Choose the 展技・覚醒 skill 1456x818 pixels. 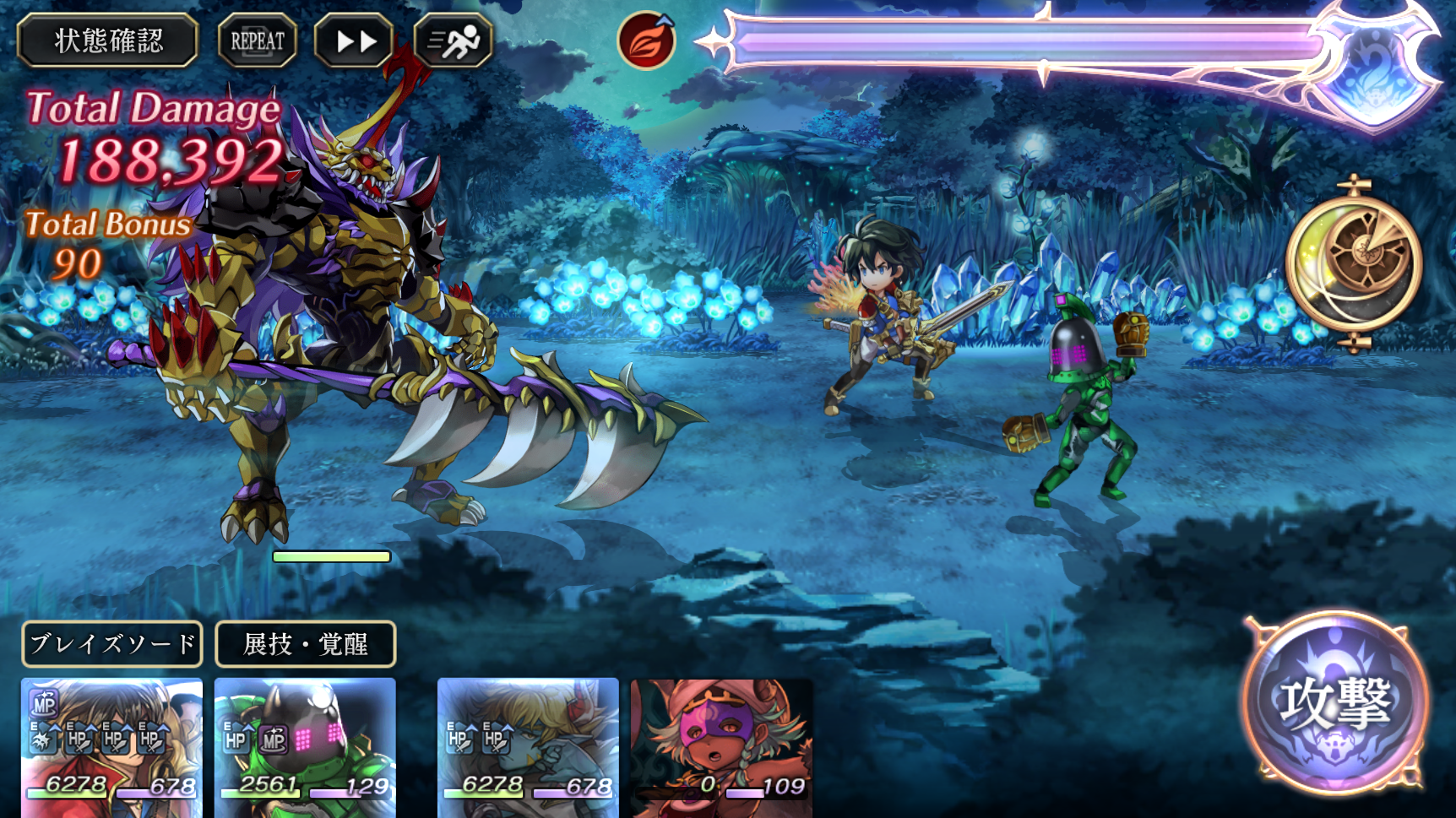click(306, 644)
